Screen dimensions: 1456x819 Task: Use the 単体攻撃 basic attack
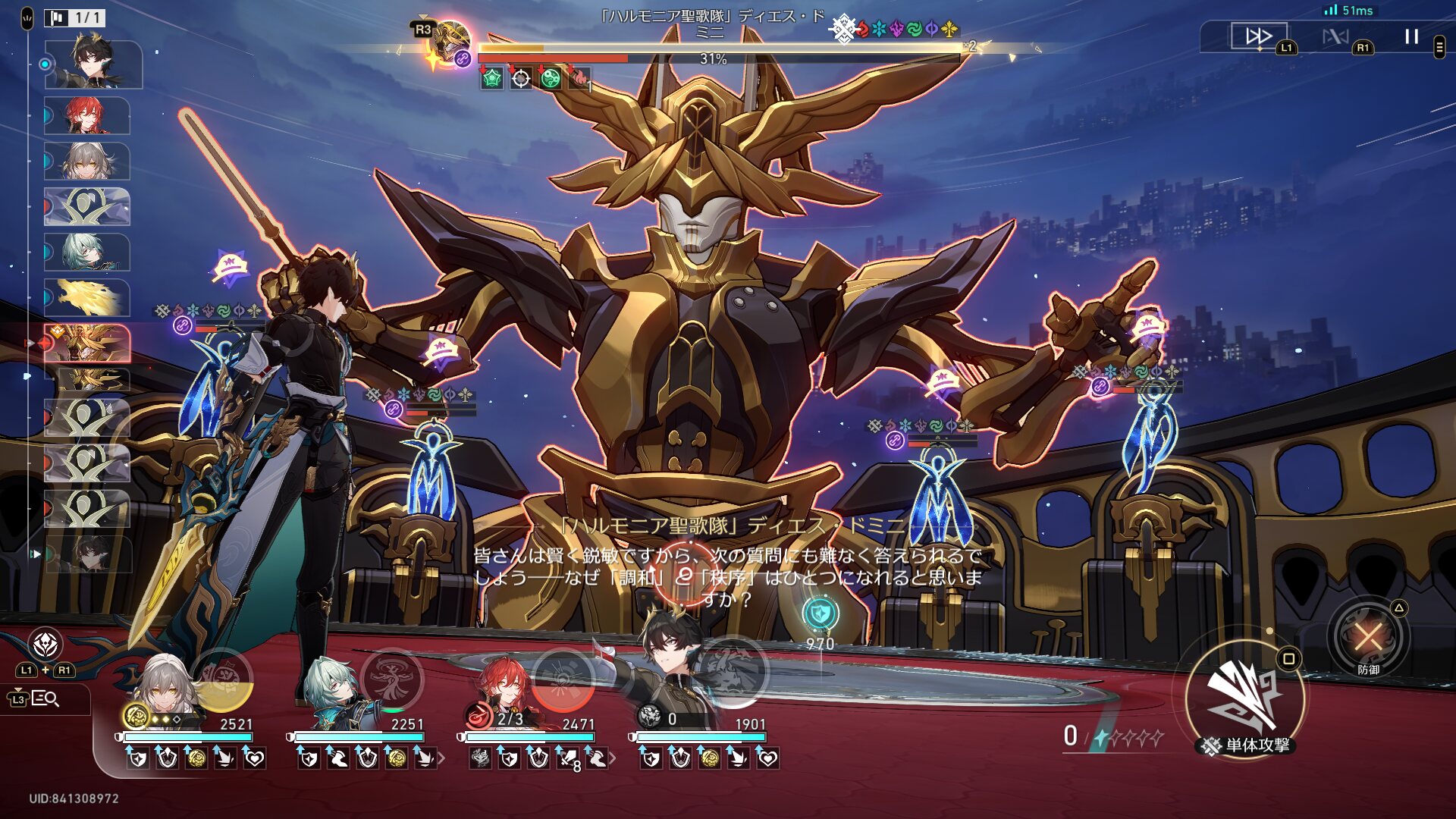click(1245, 698)
